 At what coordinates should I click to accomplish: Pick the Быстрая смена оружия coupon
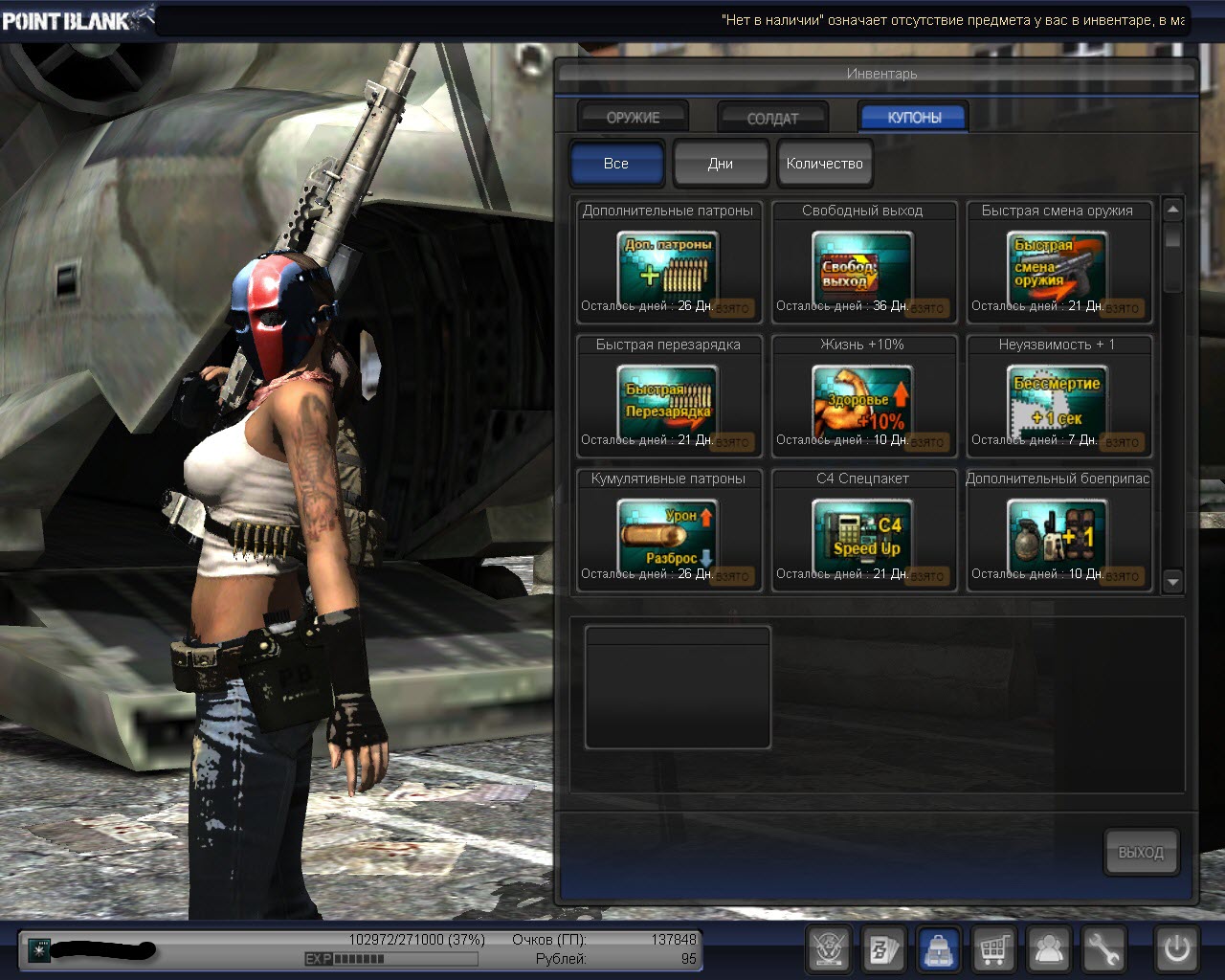click(x=1058, y=268)
